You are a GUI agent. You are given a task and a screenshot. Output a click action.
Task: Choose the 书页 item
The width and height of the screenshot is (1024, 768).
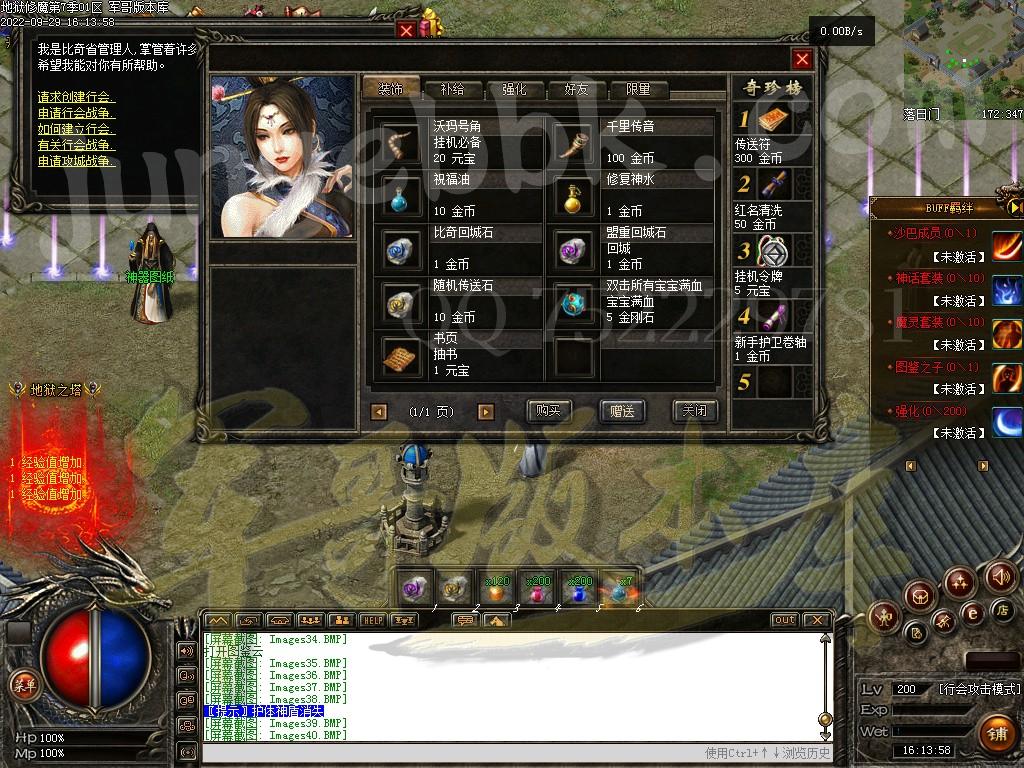coord(402,354)
